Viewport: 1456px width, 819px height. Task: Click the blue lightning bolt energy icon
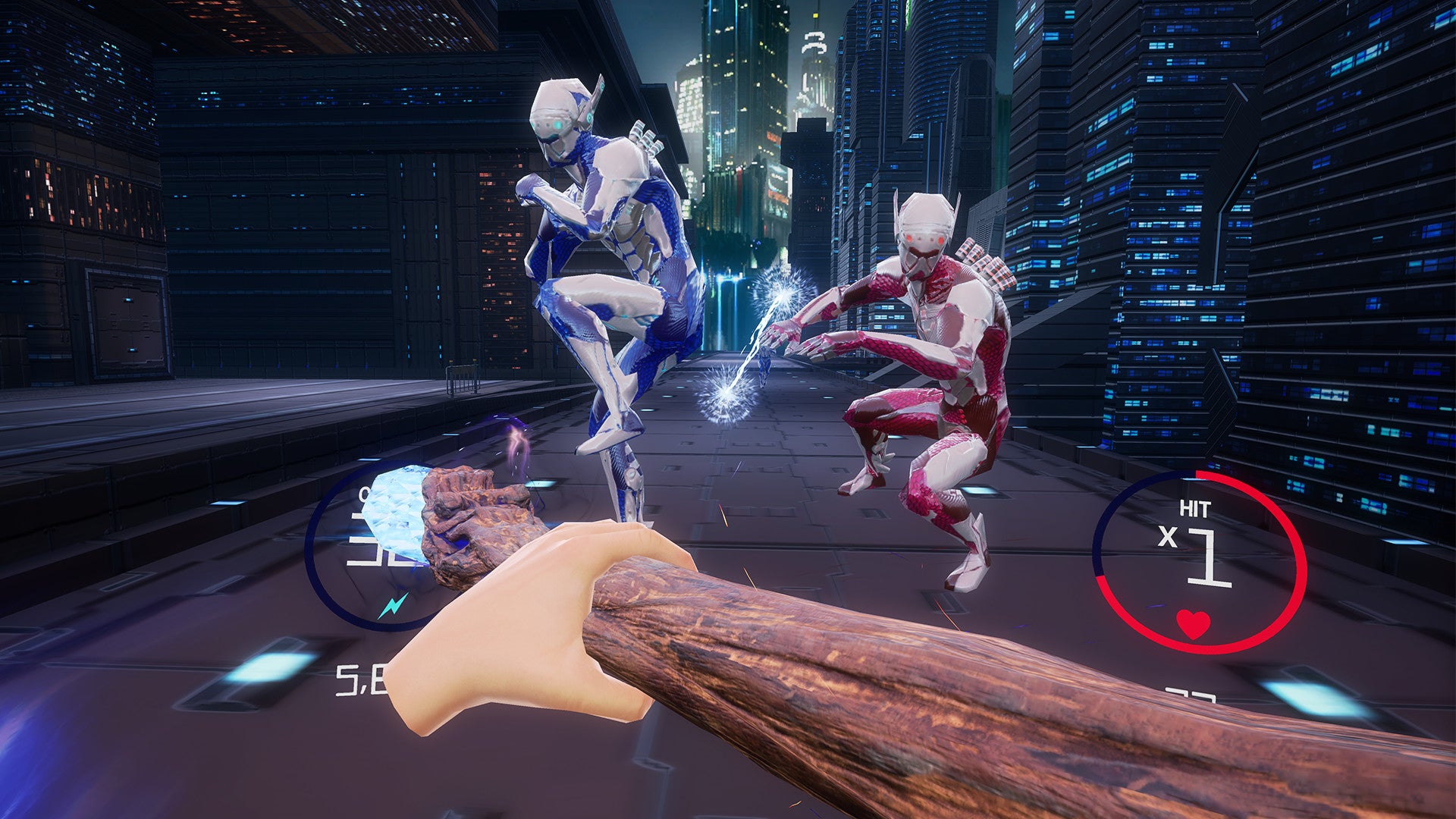tap(393, 605)
